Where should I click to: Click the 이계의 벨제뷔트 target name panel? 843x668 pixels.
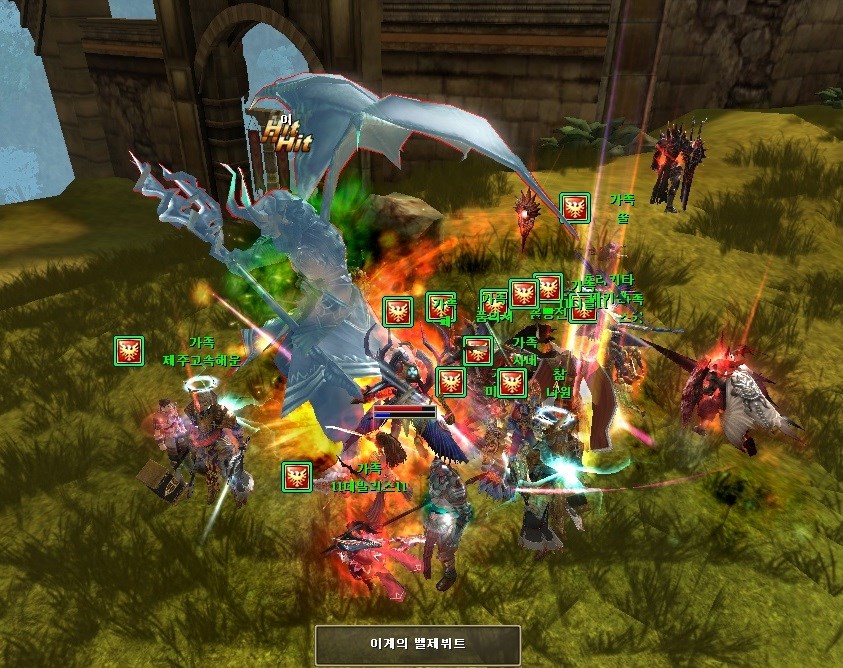click(x=418, y=643)
